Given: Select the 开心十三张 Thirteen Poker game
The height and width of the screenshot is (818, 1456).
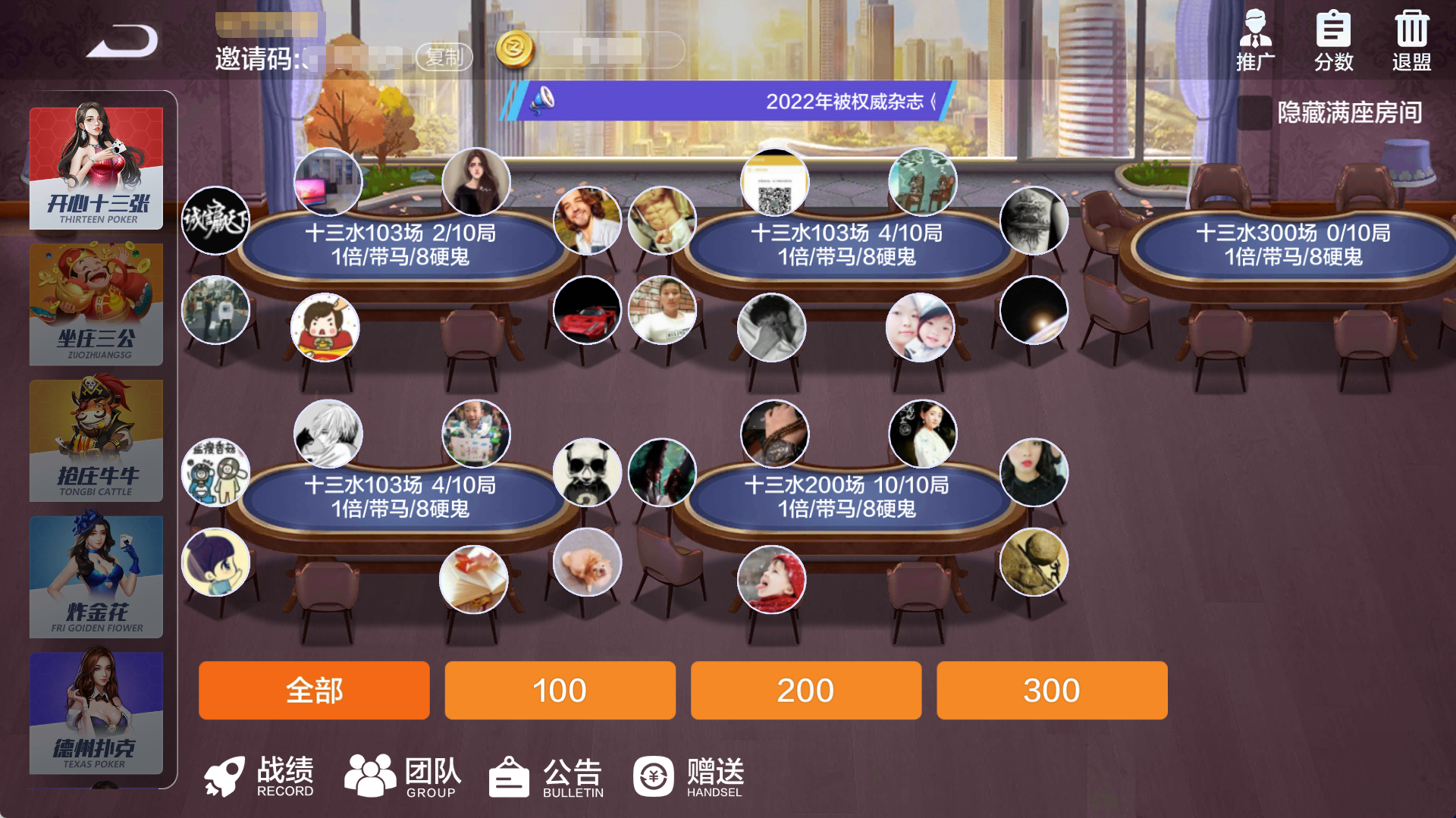Looking at the screenshot, I should (x=96, y=168).
